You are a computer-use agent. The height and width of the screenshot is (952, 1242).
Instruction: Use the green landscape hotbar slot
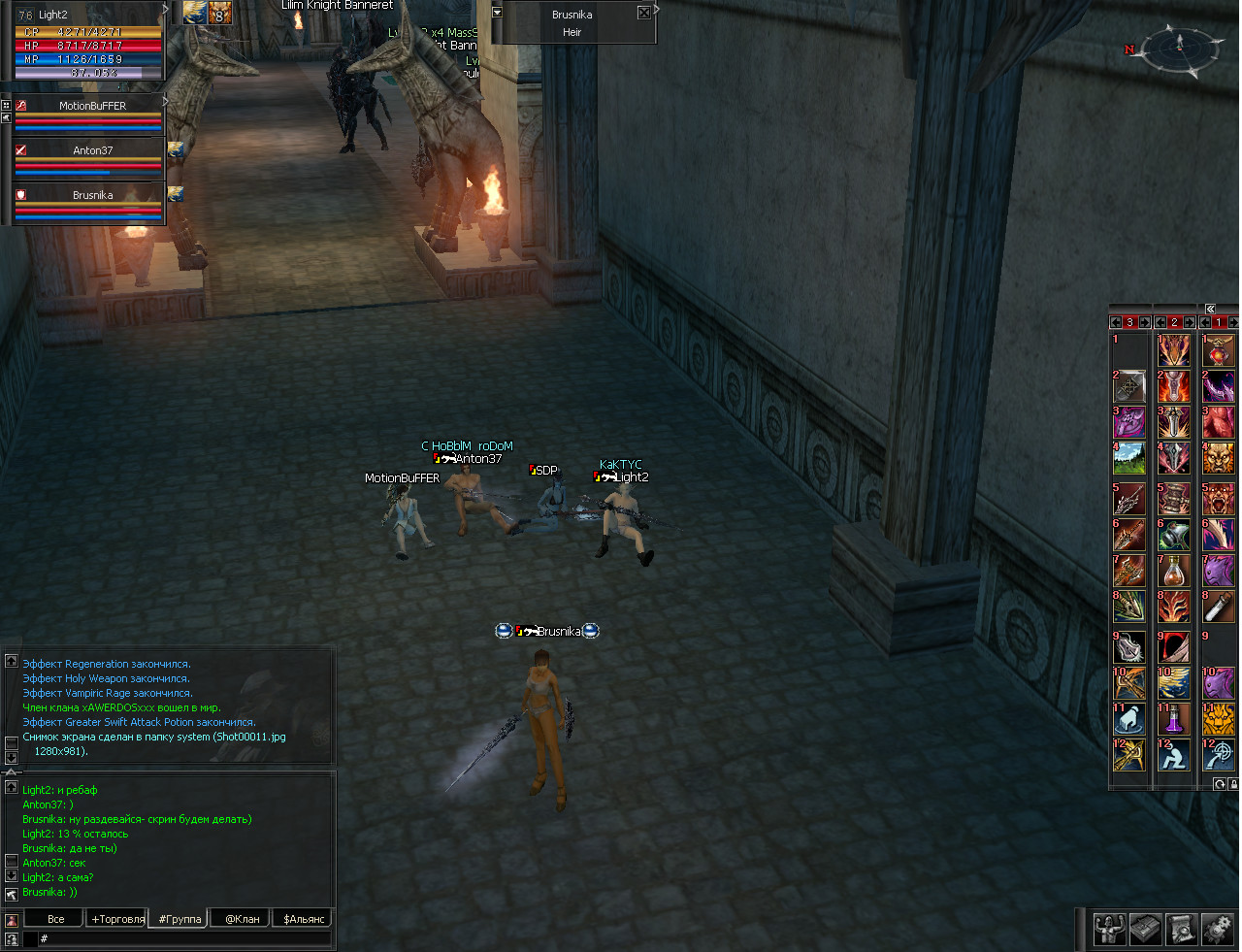coord(1129,458)
